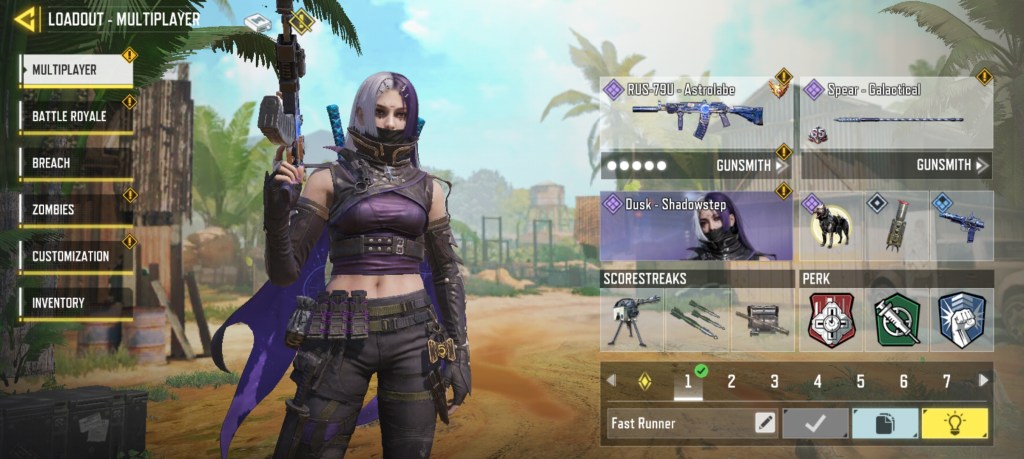Image resolution: width=1024 pixels, height=459 pixels.
Task: Open Gunsmith for the Spear
Action: point(951,165)
